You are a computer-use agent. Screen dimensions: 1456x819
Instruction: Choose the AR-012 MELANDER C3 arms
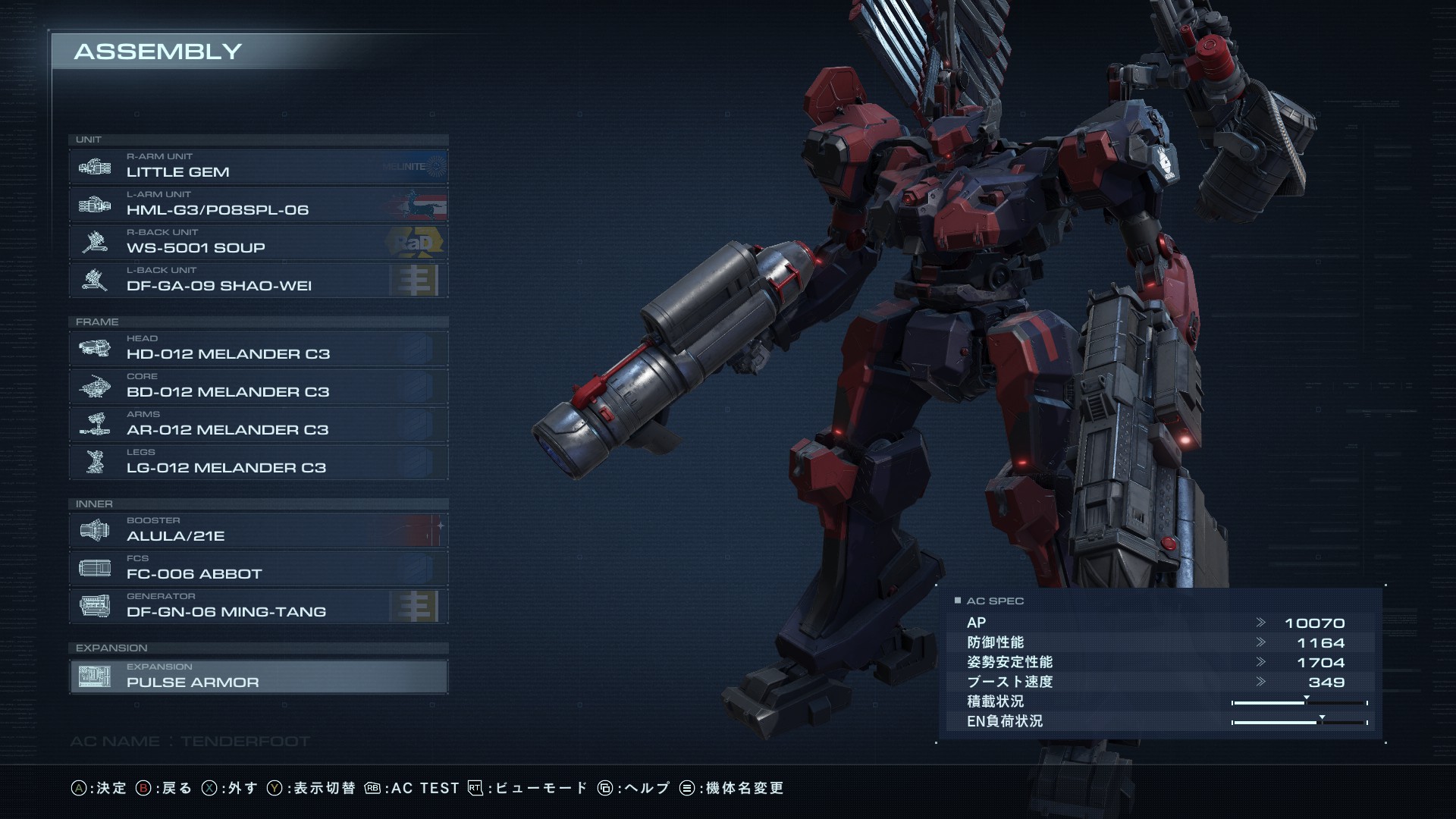[258, 424]
